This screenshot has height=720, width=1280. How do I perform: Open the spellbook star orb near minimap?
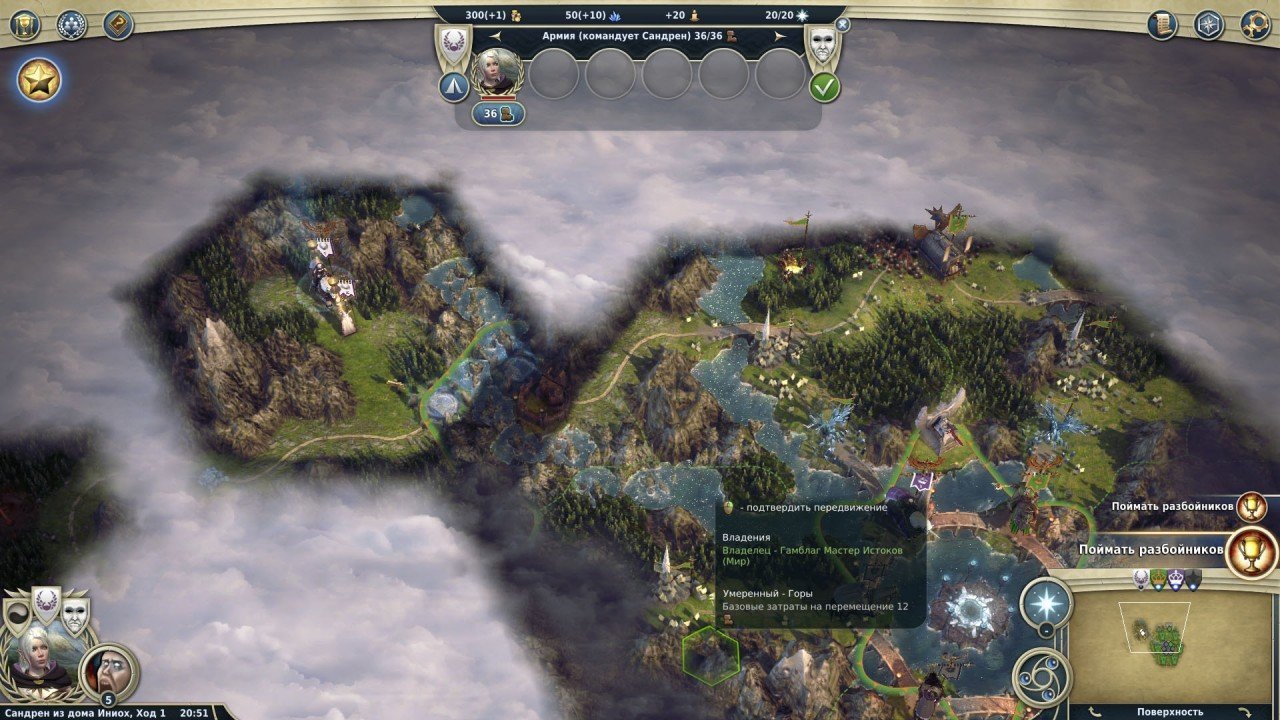[x=1046, y=603]
